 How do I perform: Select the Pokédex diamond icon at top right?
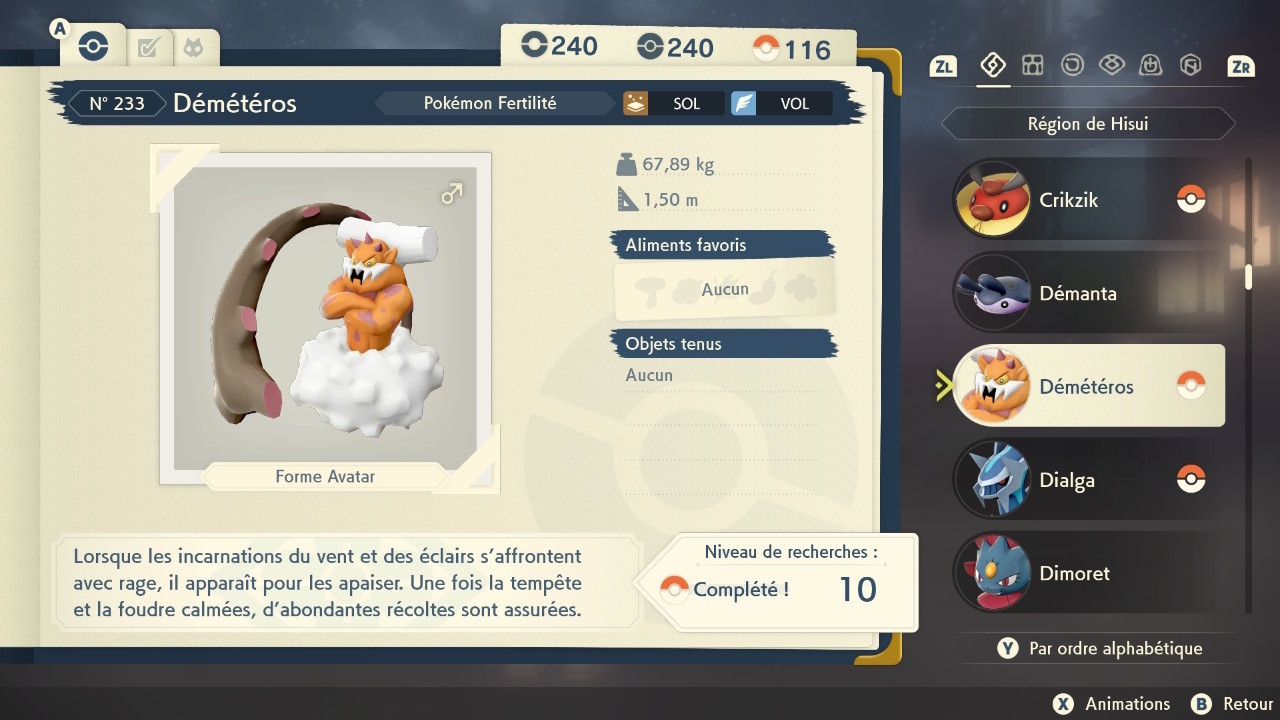pyautogui.click(x=992, y=63)
